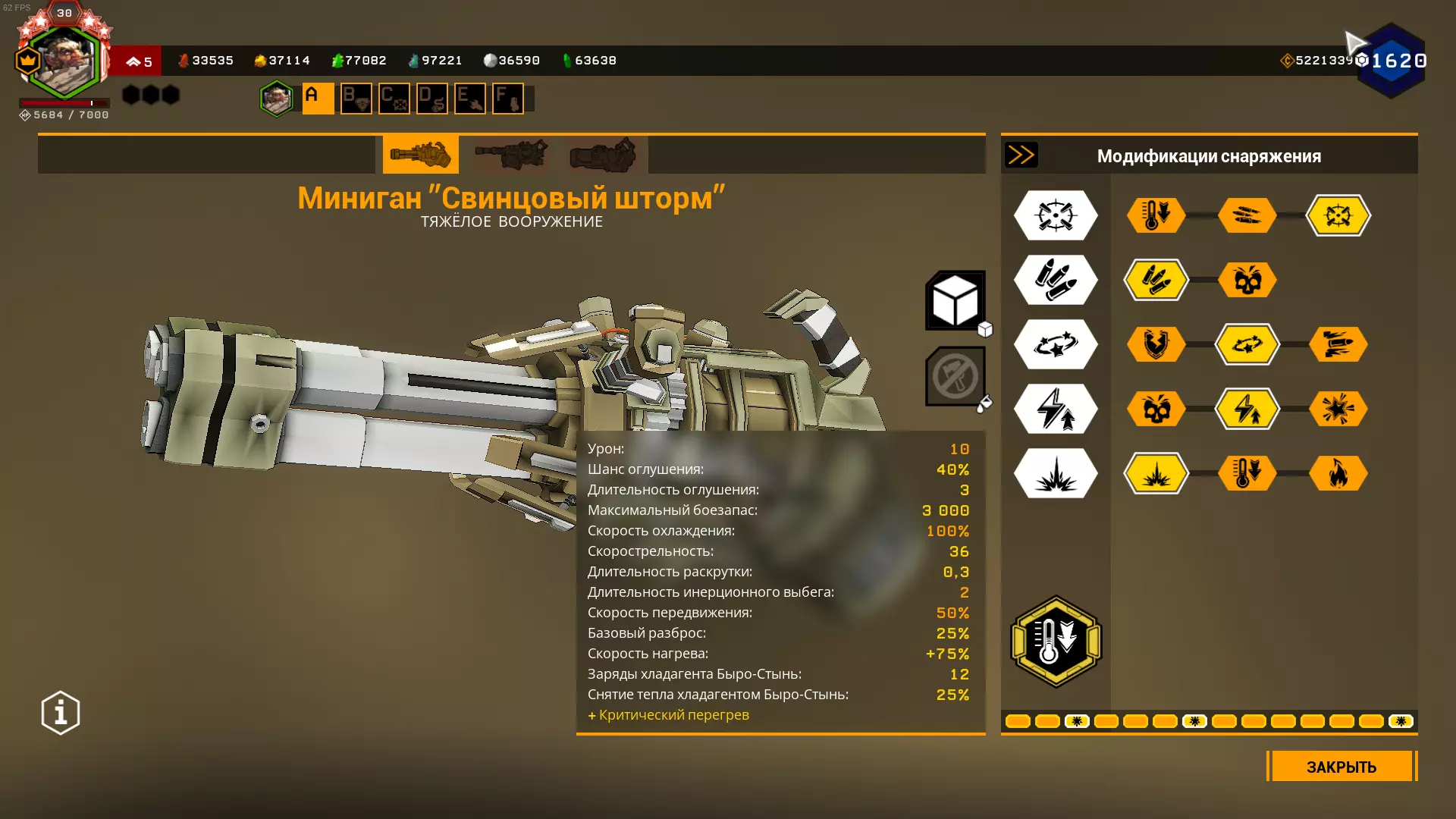Choose the orange skull mod beside bullets
Viewport: 1456px width, 819px height.
click(x=1247, y=280)
